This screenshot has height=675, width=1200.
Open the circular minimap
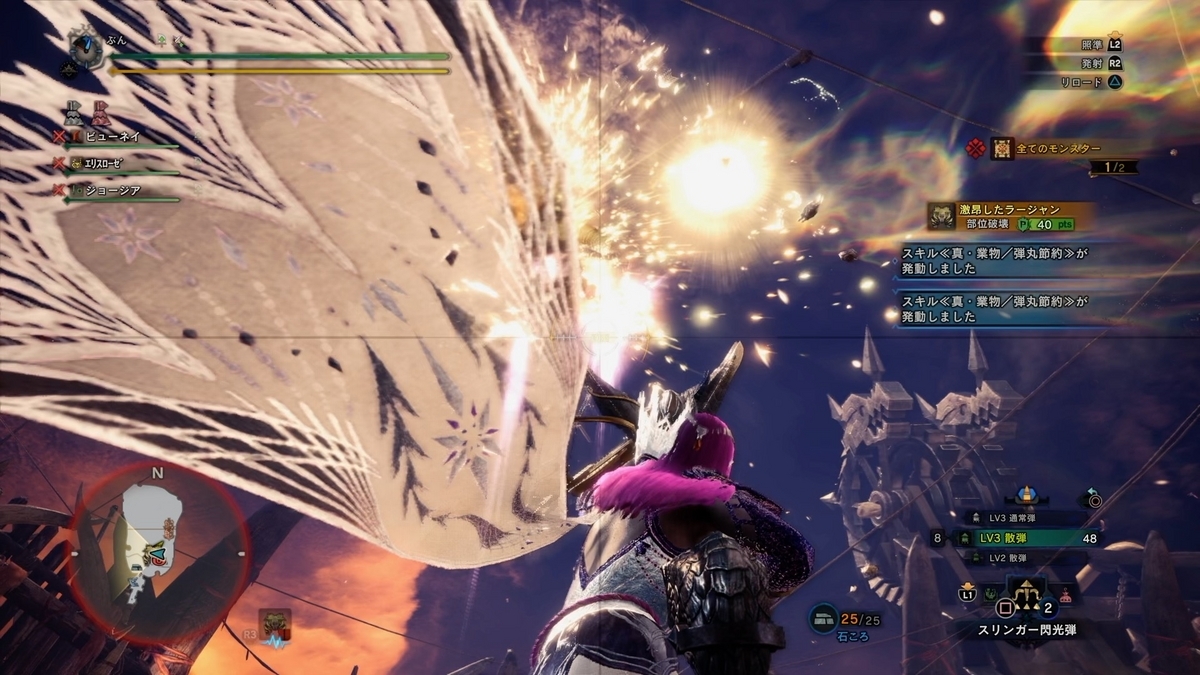coord(158,554)
